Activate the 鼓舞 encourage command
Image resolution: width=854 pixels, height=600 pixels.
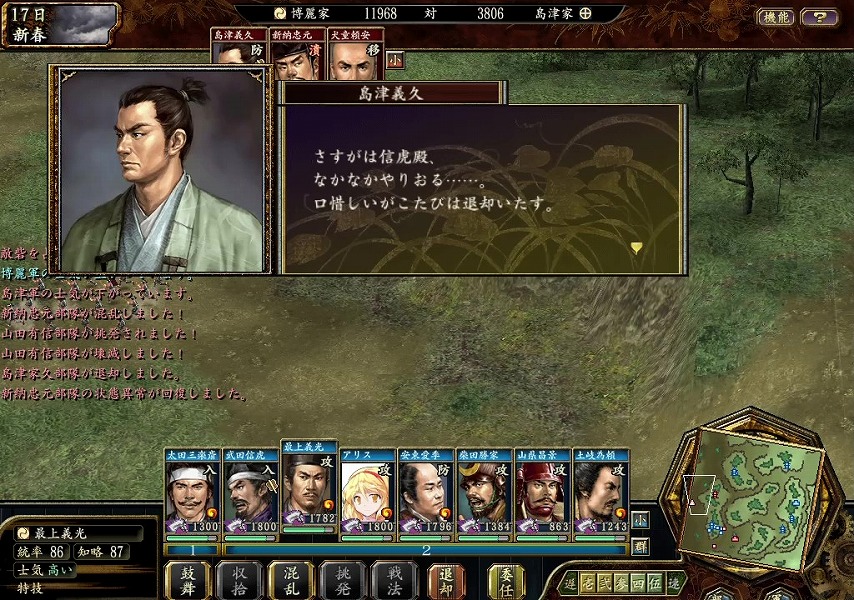click(x=187, y=580)
